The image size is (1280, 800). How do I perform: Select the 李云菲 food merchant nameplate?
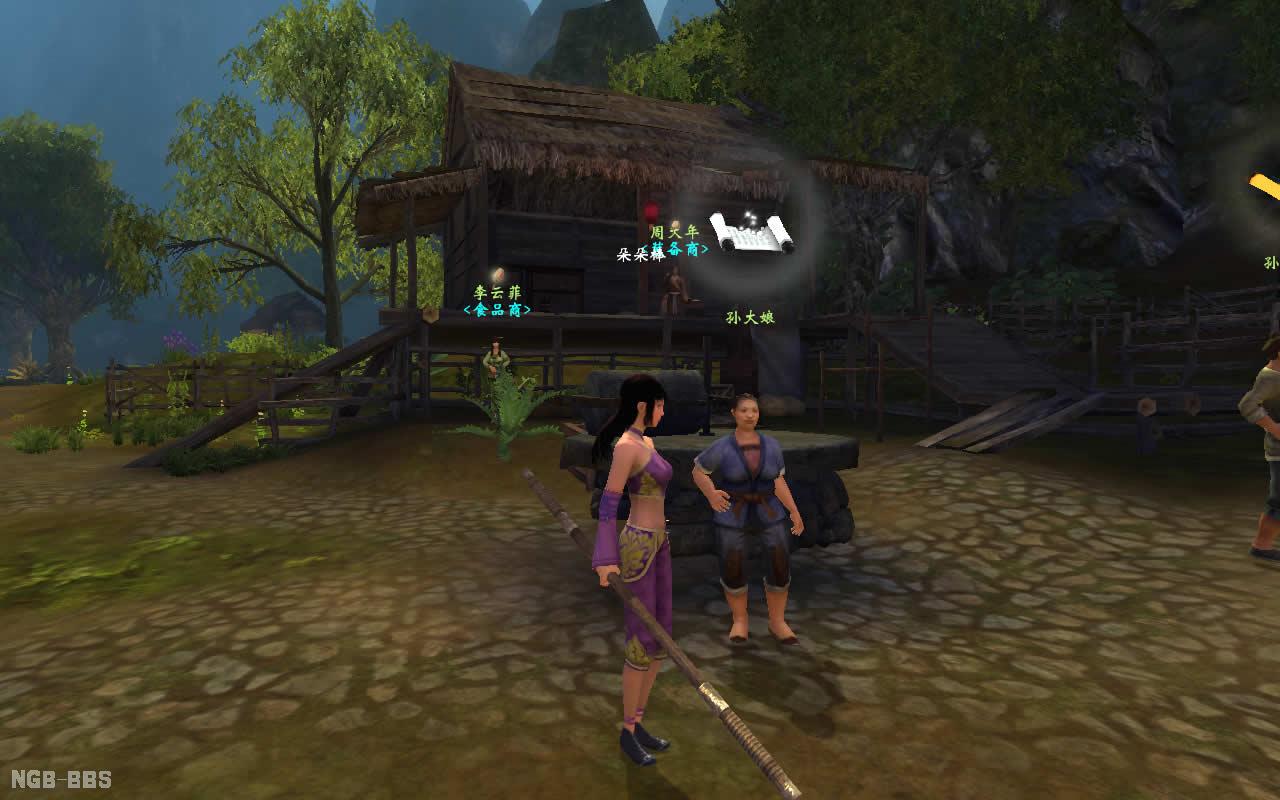click(x=497, y=301)
